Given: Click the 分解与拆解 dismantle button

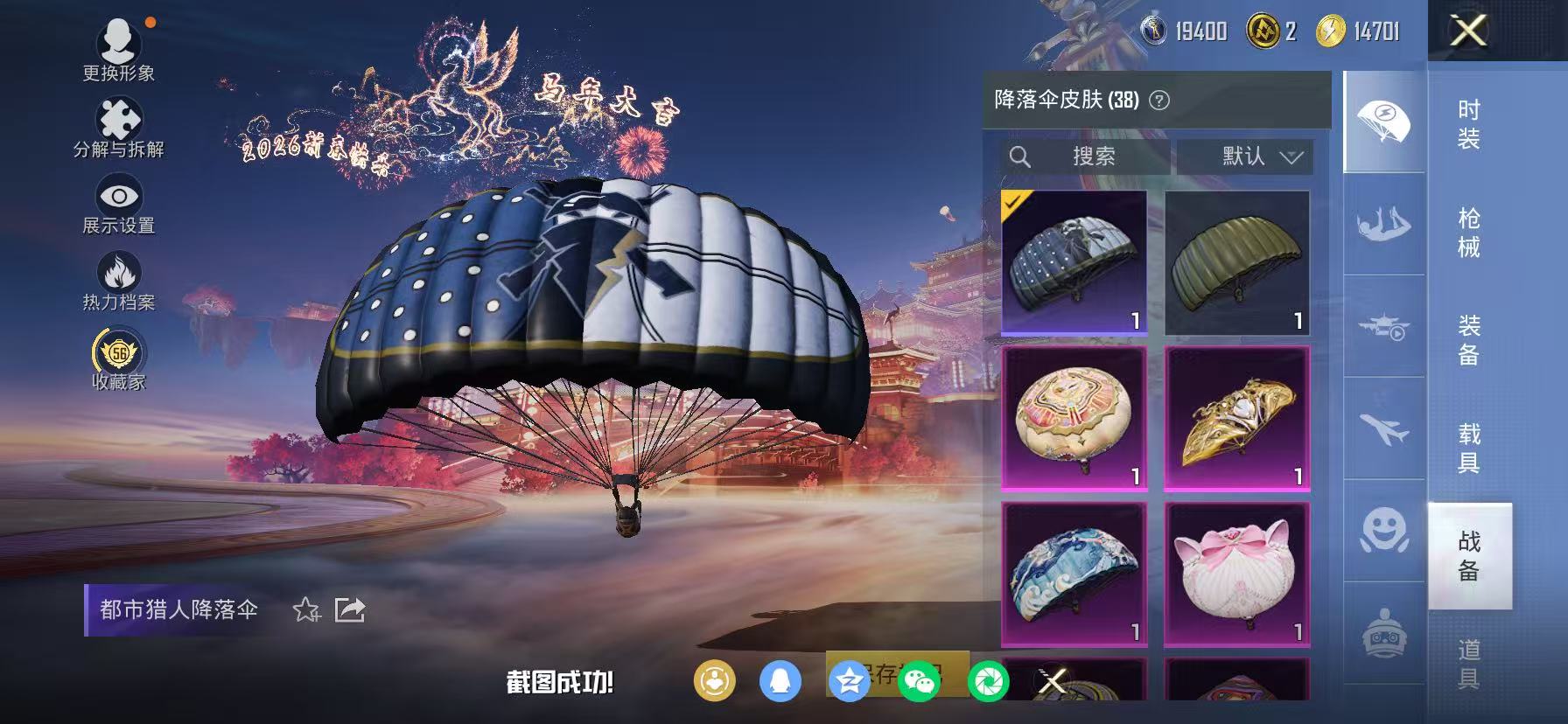Looking at the screenshot, I should [x=118, y=118].
